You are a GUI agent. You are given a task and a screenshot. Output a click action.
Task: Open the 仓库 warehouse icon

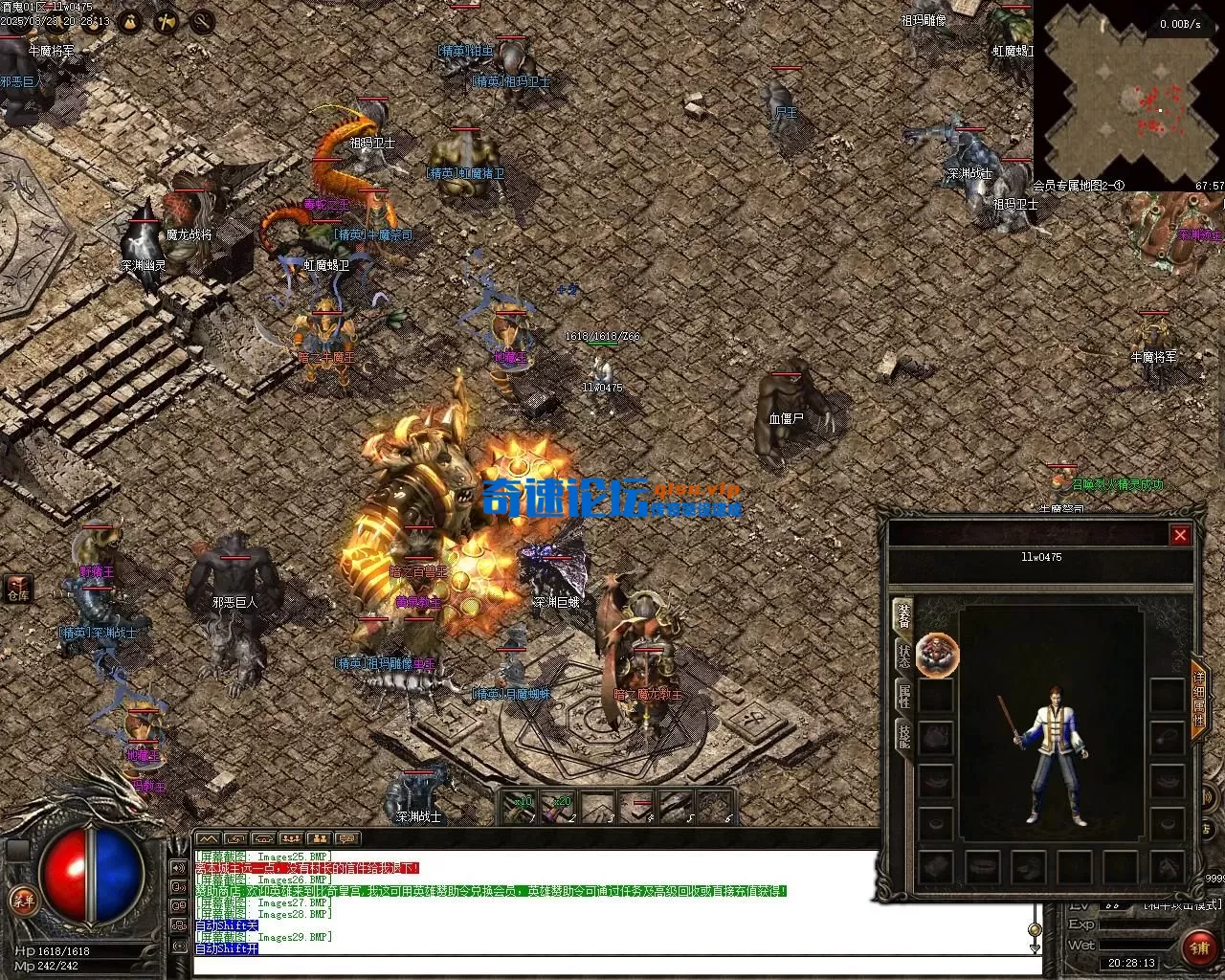pyautogui.click(x=18, y=588)
